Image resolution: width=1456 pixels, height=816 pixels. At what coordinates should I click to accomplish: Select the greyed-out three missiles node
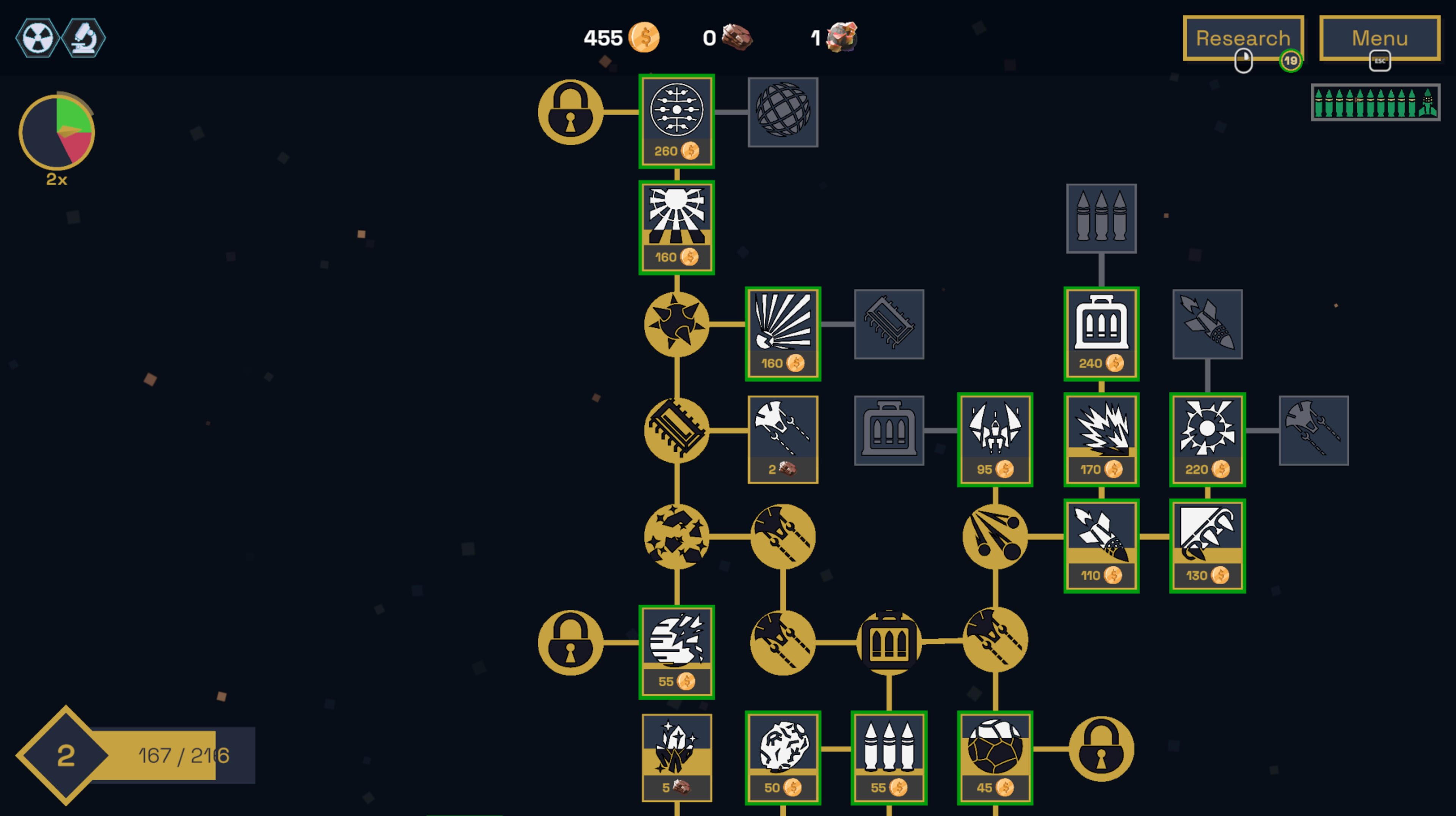[1101, 218]
